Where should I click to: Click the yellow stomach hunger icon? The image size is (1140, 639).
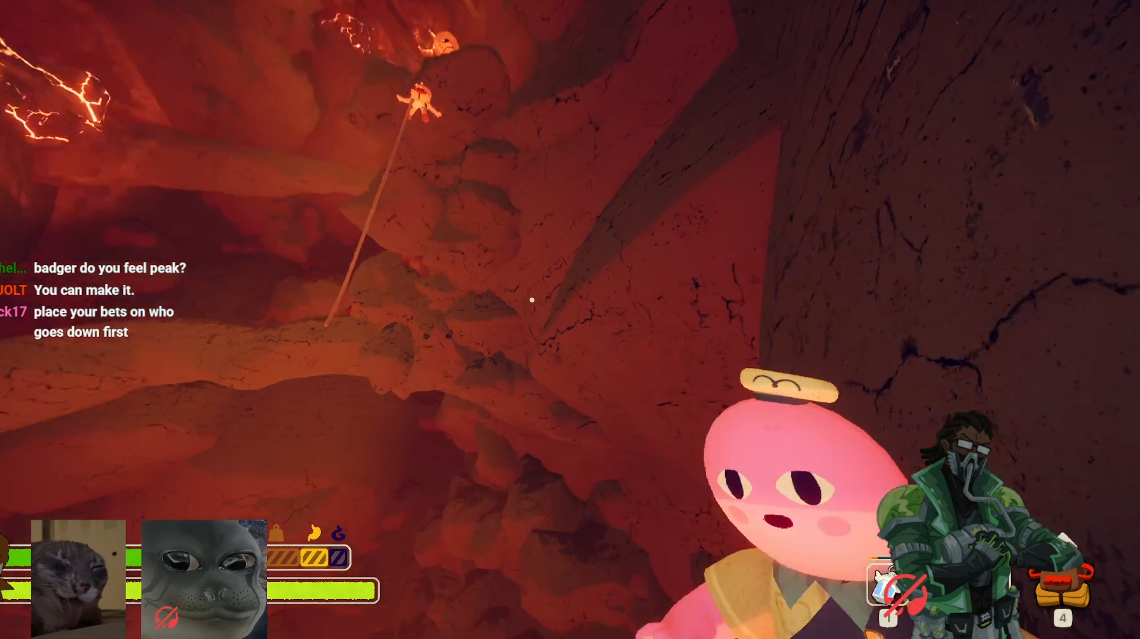pyautogui.click(x=314, y=534)
